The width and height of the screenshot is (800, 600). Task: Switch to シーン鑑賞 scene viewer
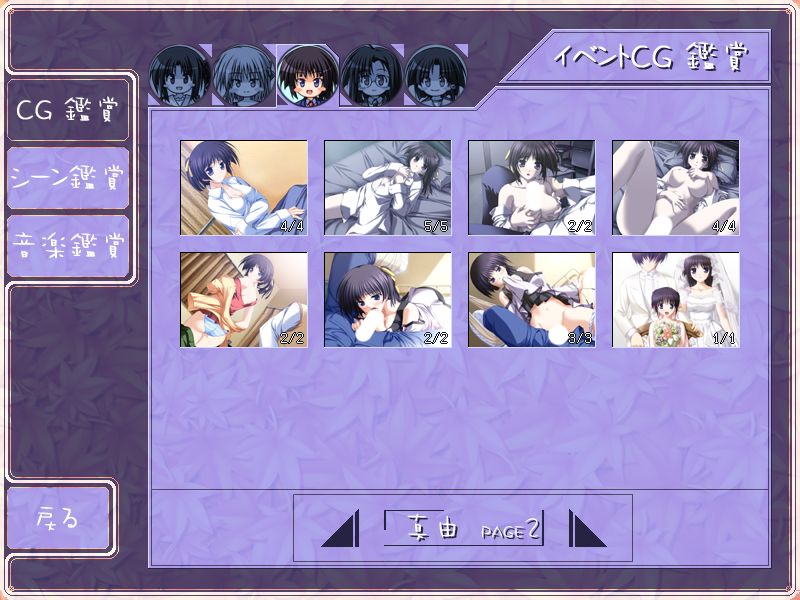point(67,178)
